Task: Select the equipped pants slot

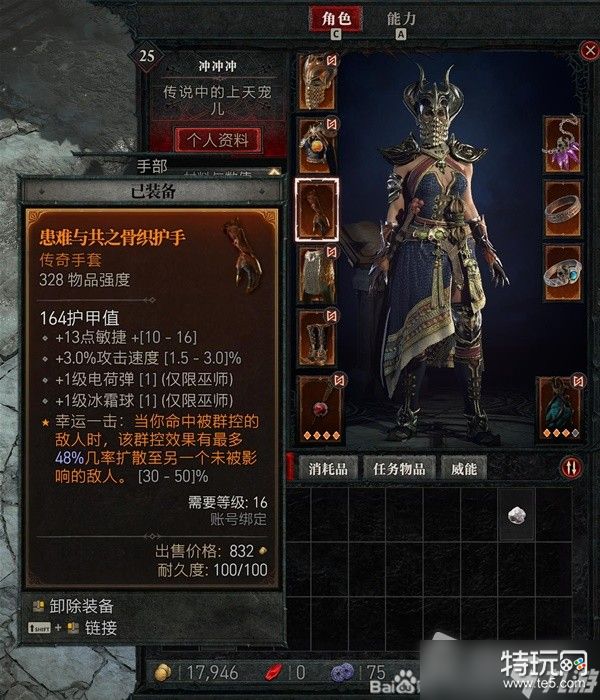Action: [x=317, y=274]
